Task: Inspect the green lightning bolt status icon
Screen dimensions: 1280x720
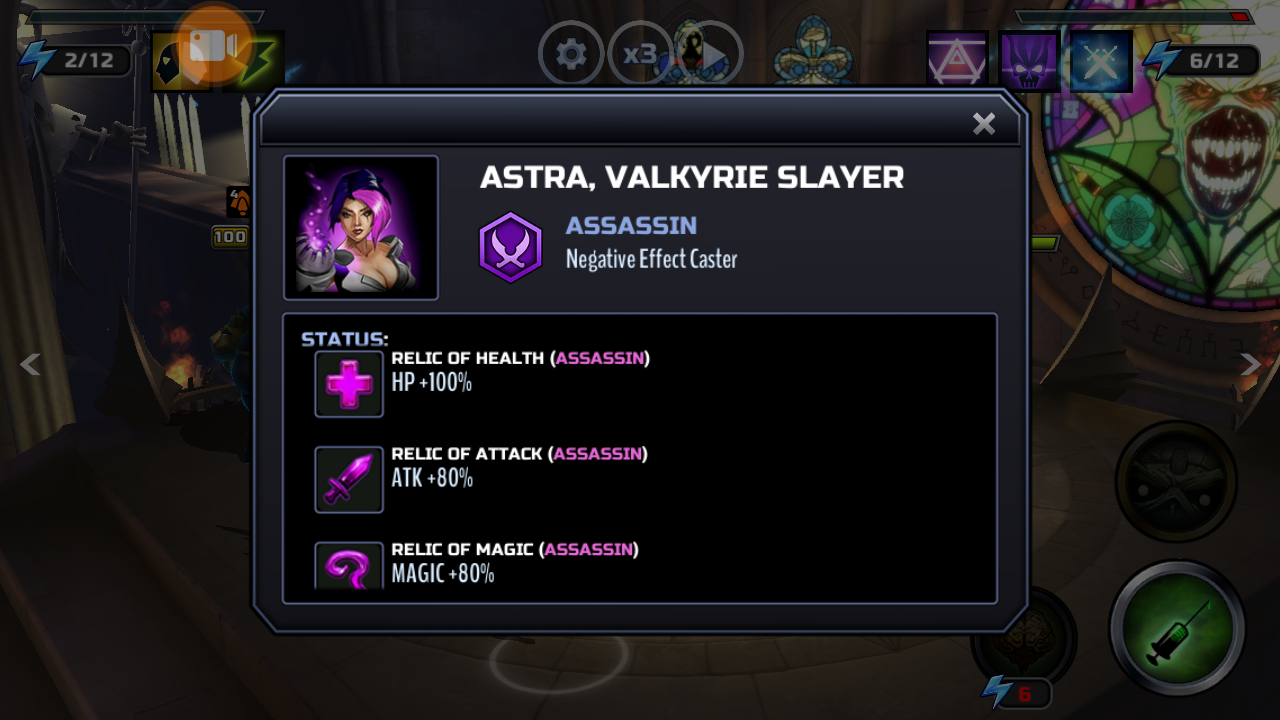Action: [x=258, y=62]
